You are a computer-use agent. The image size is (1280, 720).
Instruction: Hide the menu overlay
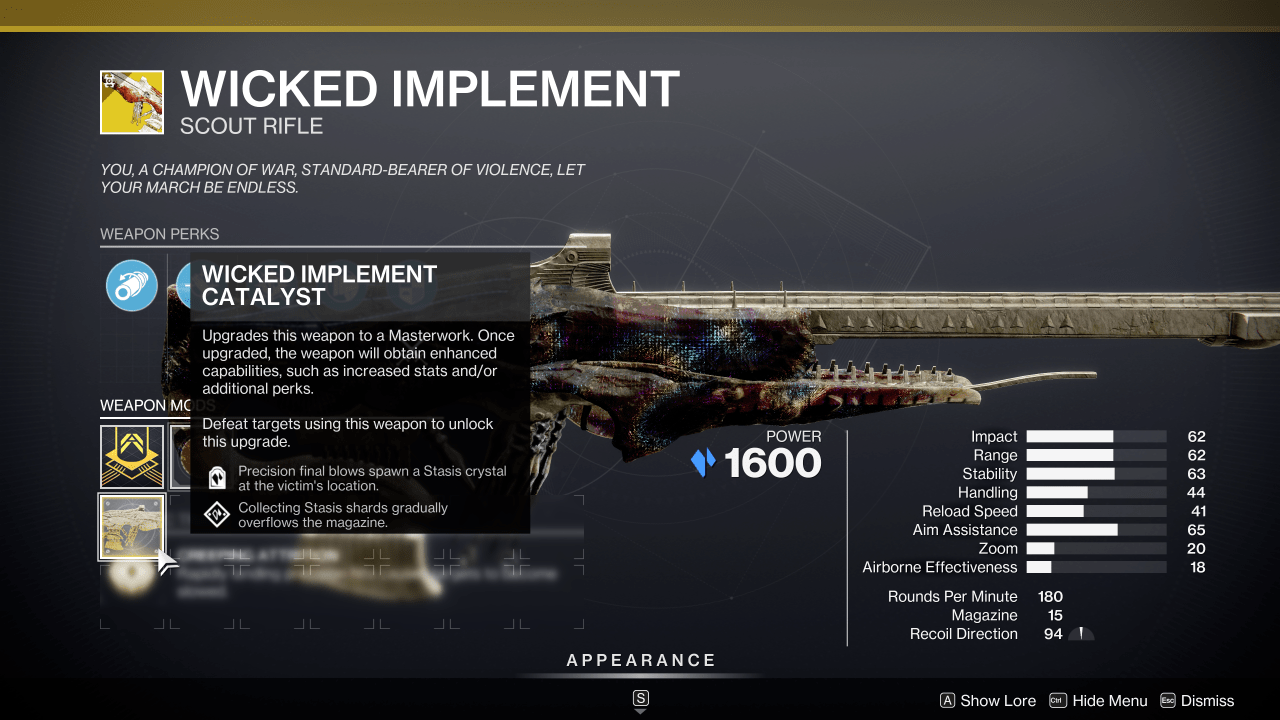[x=1109, y=701]
